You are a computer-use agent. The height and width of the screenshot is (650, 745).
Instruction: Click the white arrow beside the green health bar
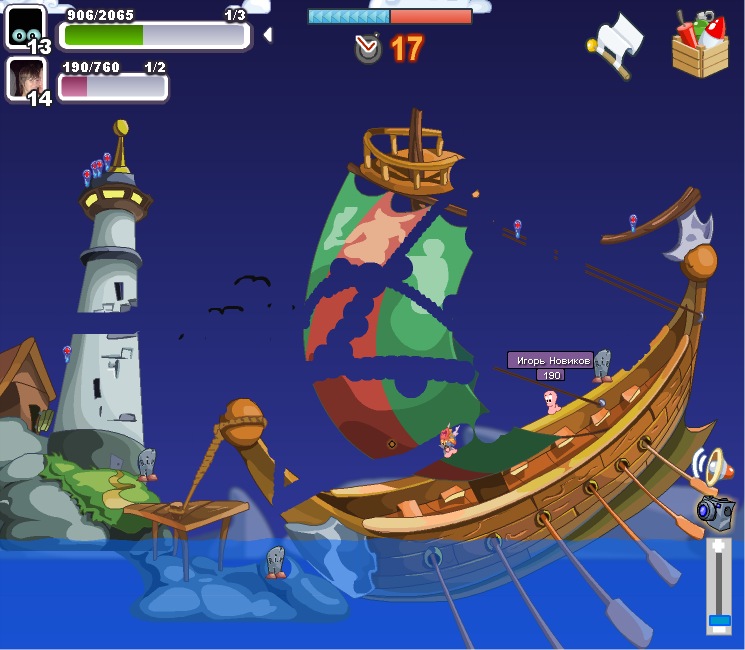(x=267, y=35)
